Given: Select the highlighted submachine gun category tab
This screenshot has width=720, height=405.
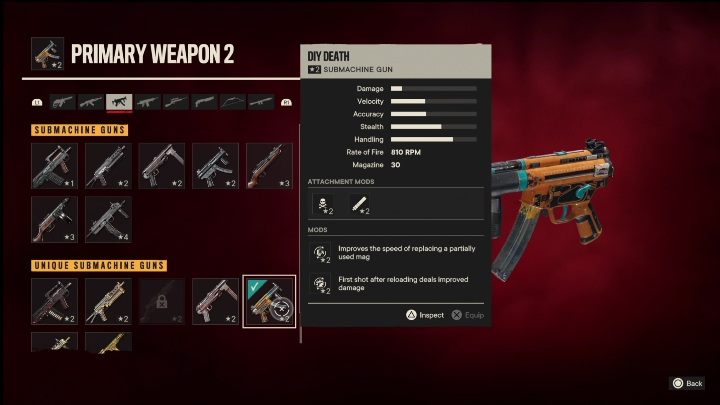Looking at the screenshot, I should [119, 102].
